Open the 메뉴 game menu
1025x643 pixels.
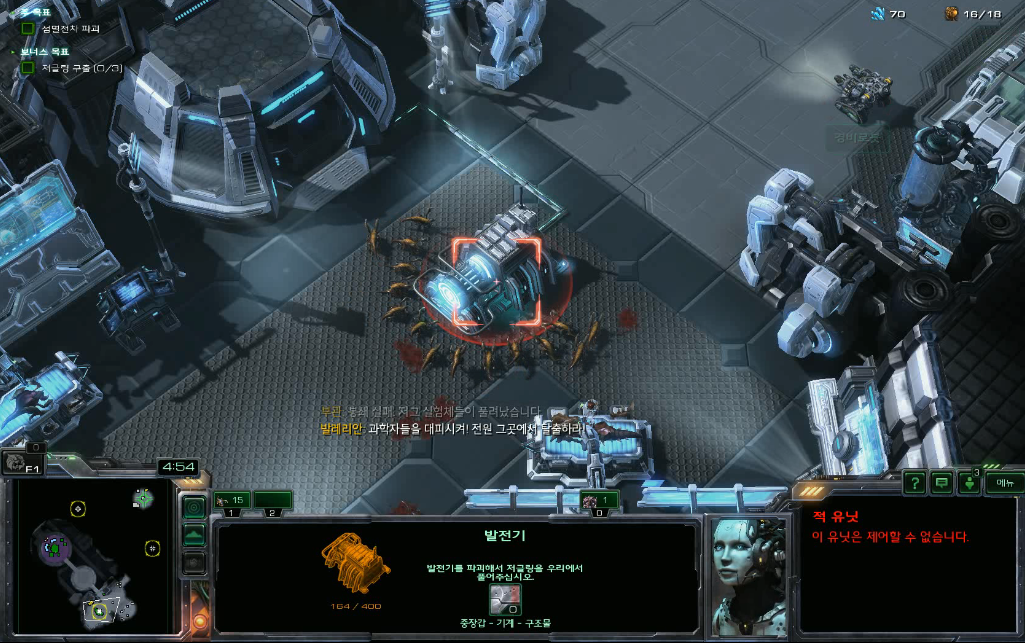(1003, 483)
